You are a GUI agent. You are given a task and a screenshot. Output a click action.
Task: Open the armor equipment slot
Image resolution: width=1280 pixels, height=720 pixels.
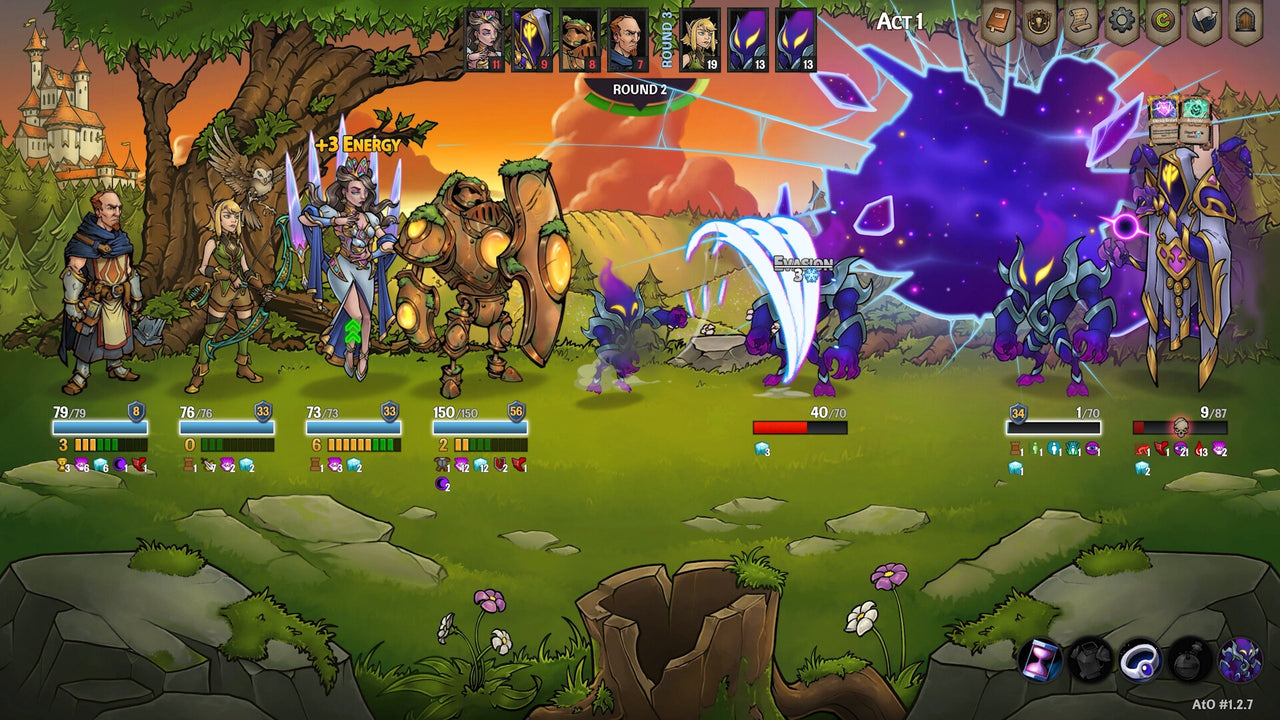click(x=1089, y=660)
